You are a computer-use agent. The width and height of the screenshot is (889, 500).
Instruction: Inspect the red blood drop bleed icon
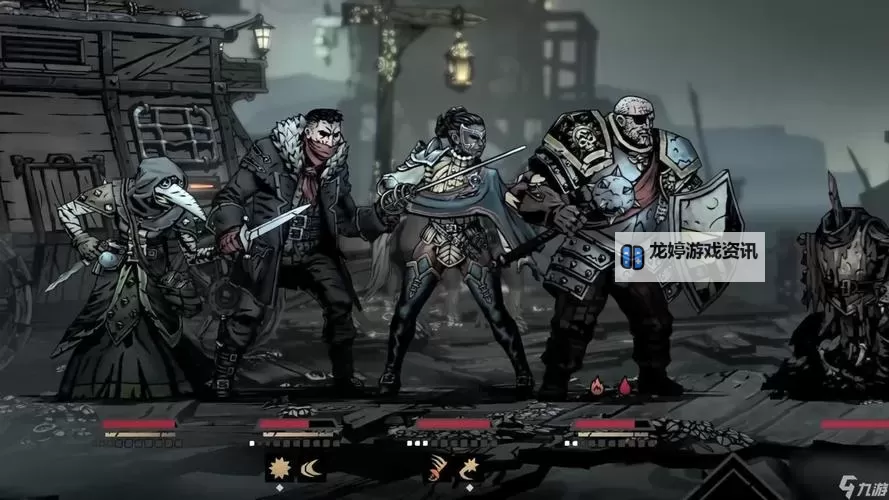(625, 385)
